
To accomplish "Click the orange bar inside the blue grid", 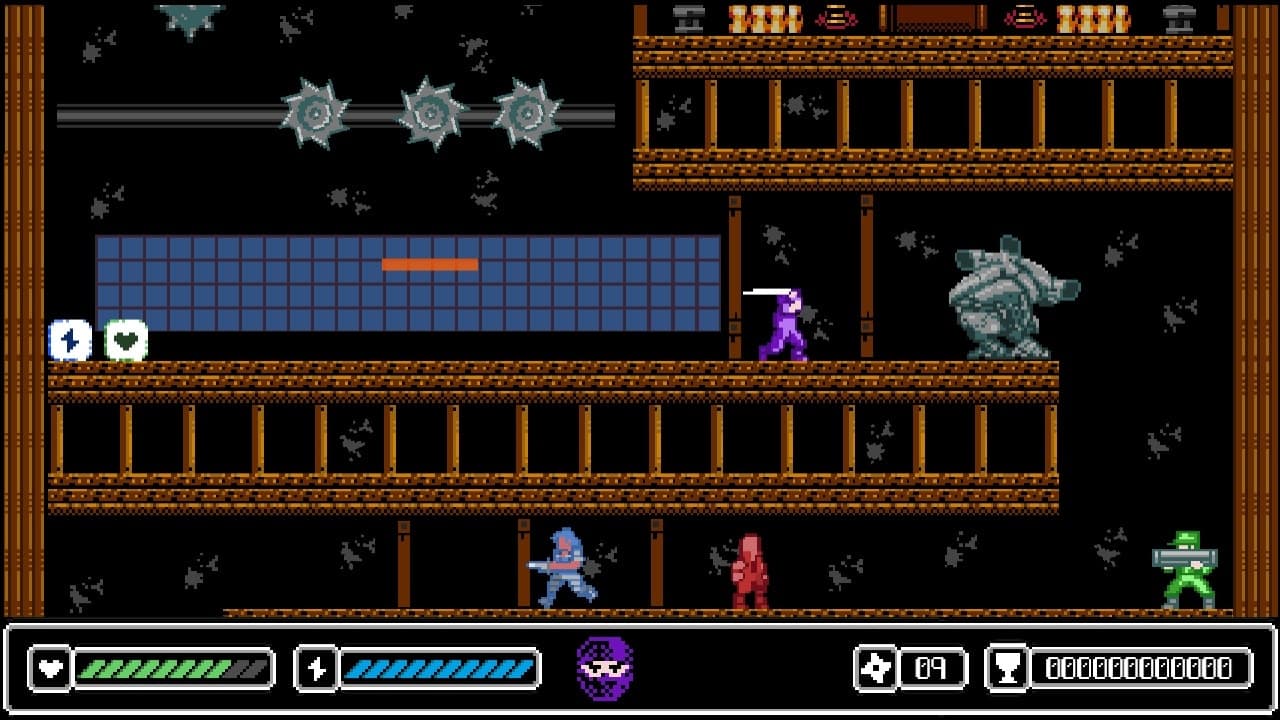I will (428, 263).
